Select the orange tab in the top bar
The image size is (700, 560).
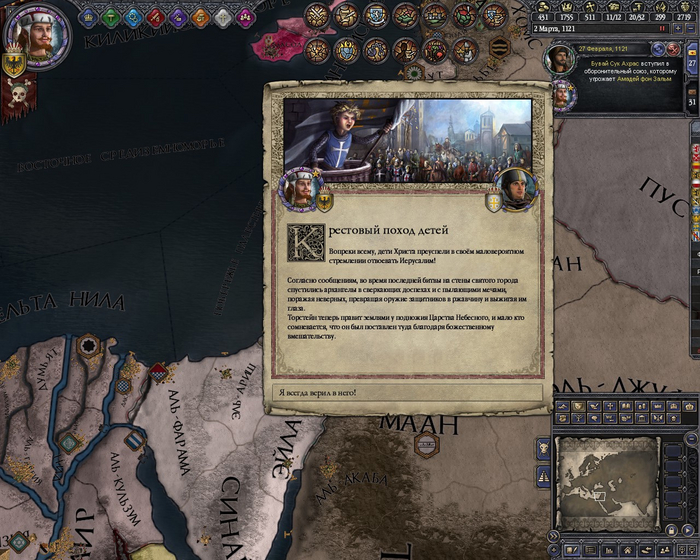click(200, 17)
